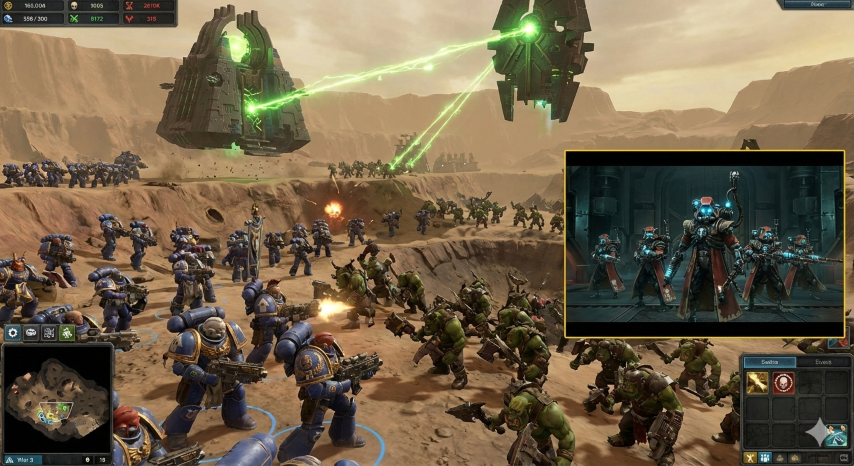Click the yellow crossed-tools button
Viewport: 854px width, 466px height.
[x=749, y=458]
